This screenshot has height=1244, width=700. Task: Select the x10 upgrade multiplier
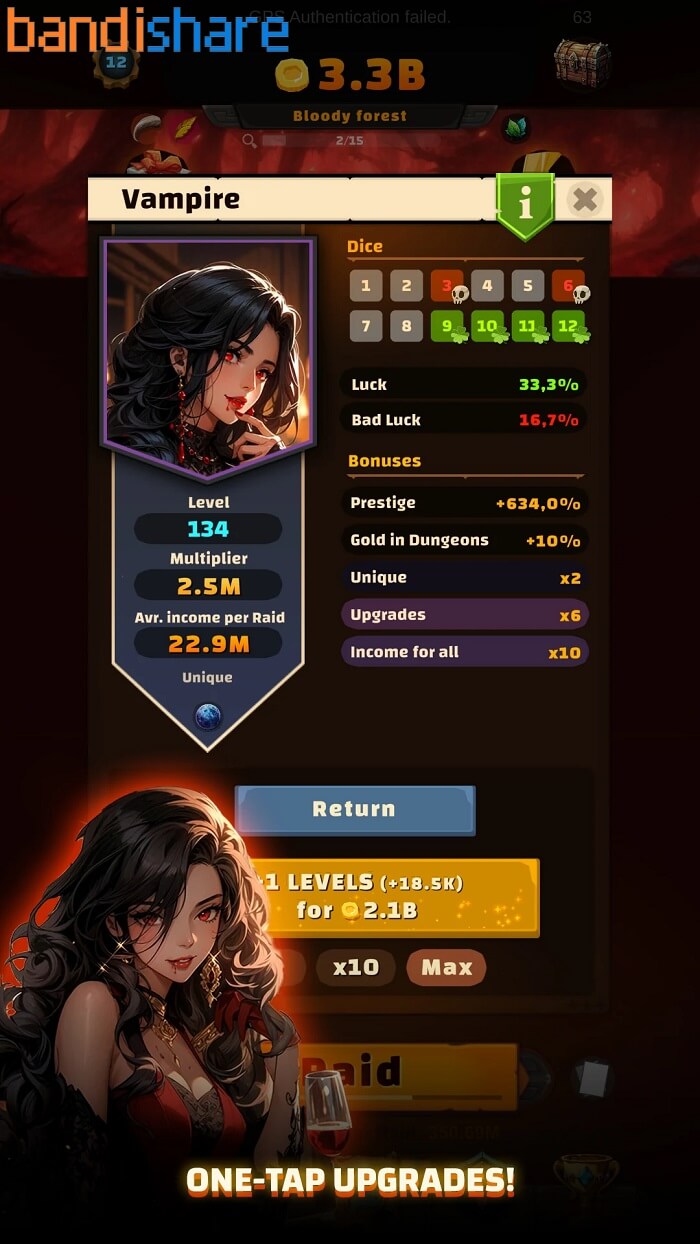click(356, 967)
